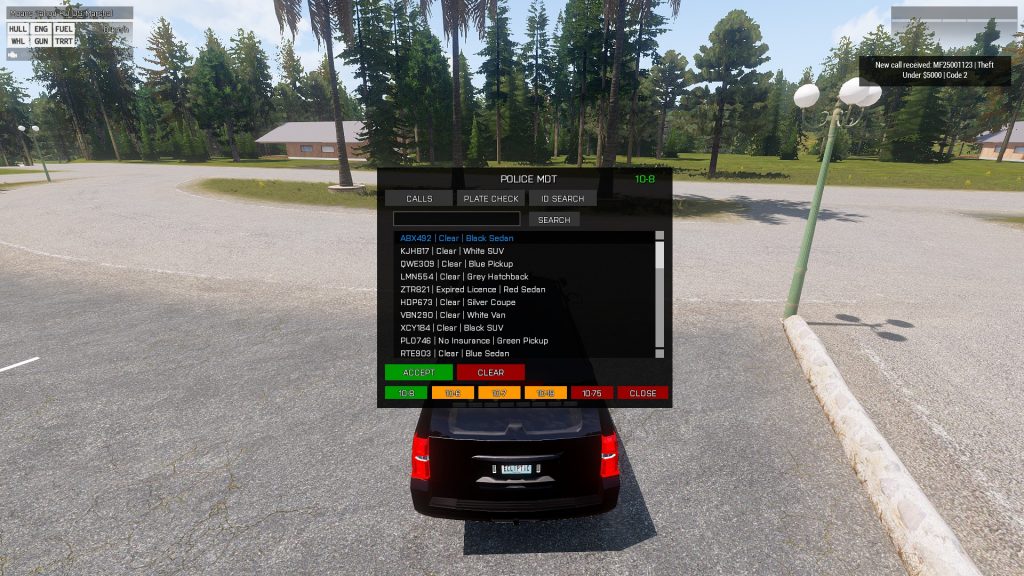Image resolution: width=1024 pixels, height=576 pixels.
Task: Set status with the green 10-8 button
Action: (x=406, y=393)
